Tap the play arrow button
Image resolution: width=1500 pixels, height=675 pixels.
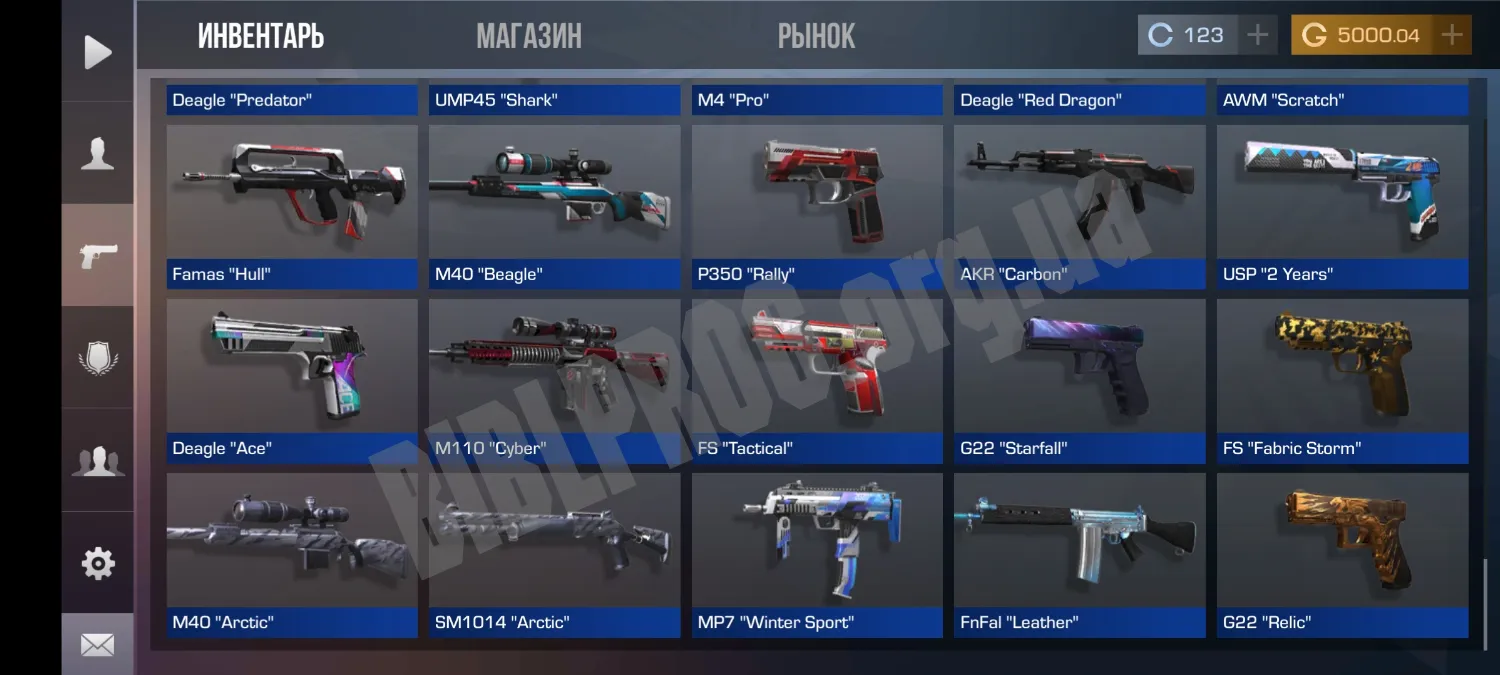click(97, 52)
